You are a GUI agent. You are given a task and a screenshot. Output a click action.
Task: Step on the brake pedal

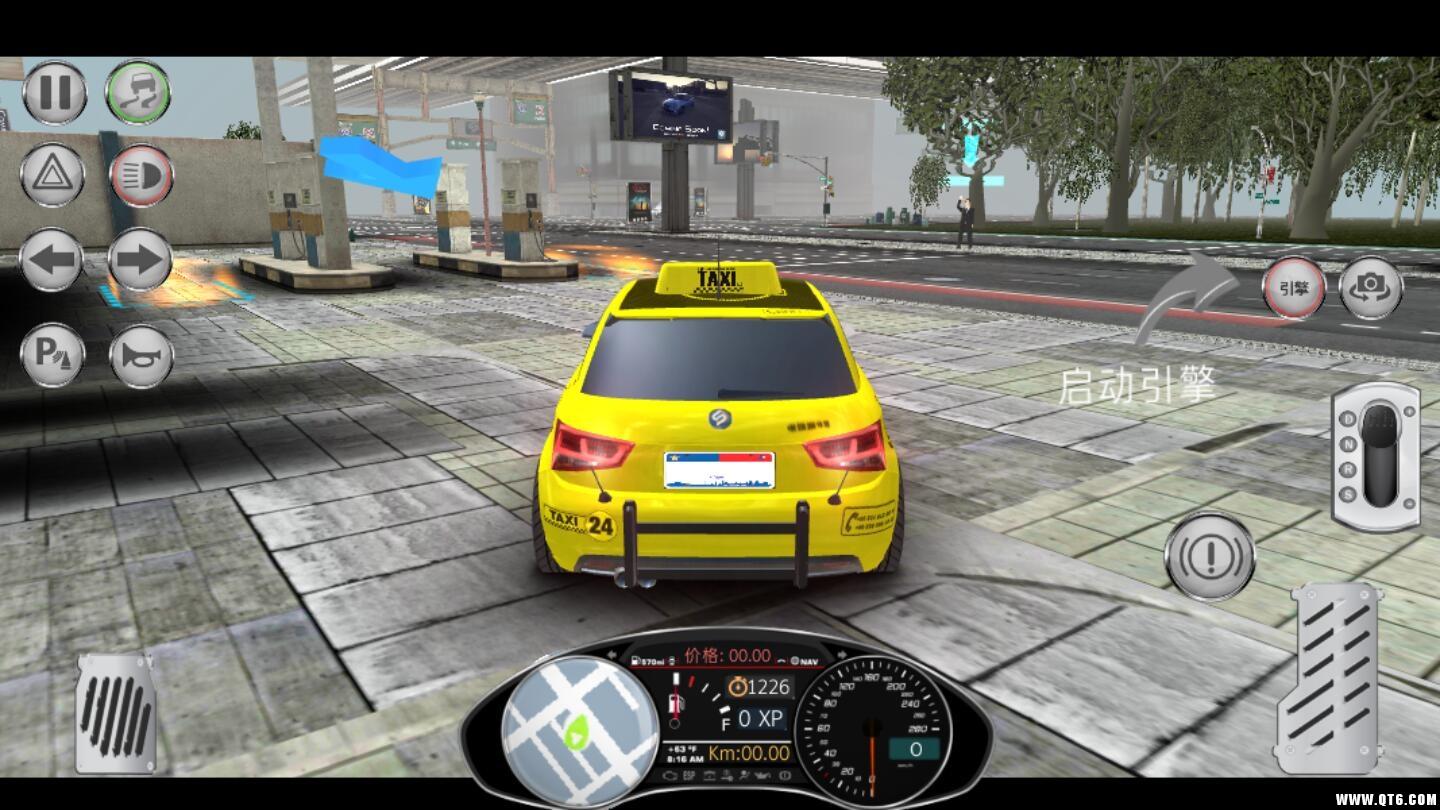(x=116, y=714)
